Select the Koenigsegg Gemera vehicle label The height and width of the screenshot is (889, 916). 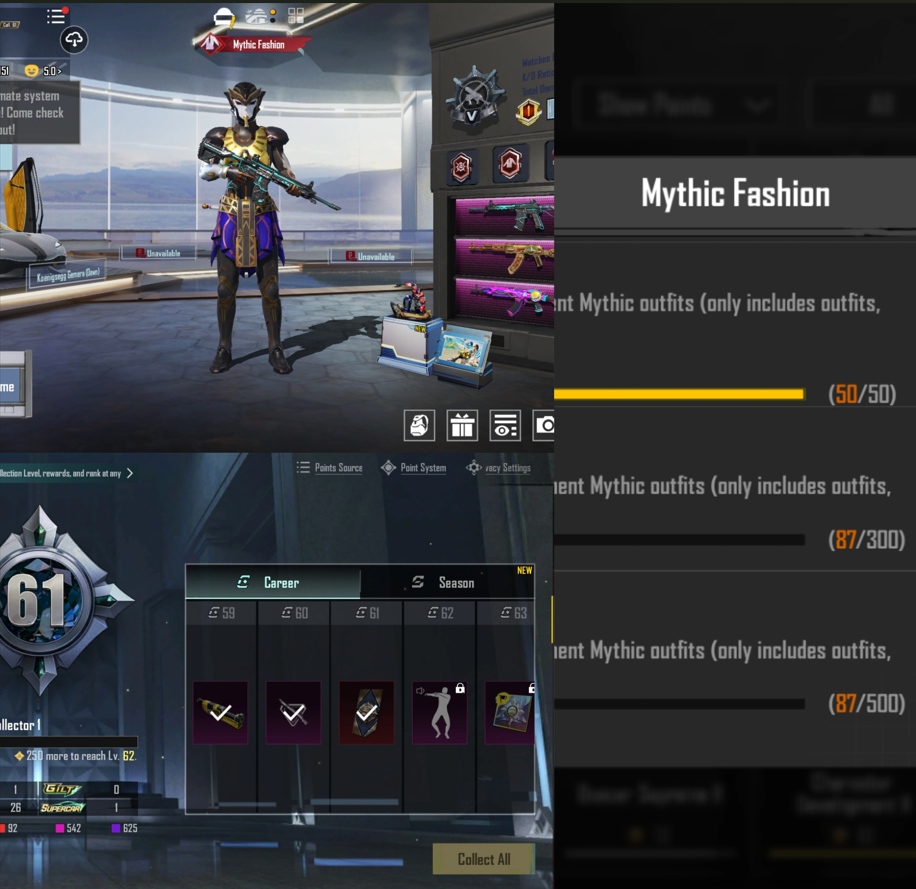pos(67,275)
